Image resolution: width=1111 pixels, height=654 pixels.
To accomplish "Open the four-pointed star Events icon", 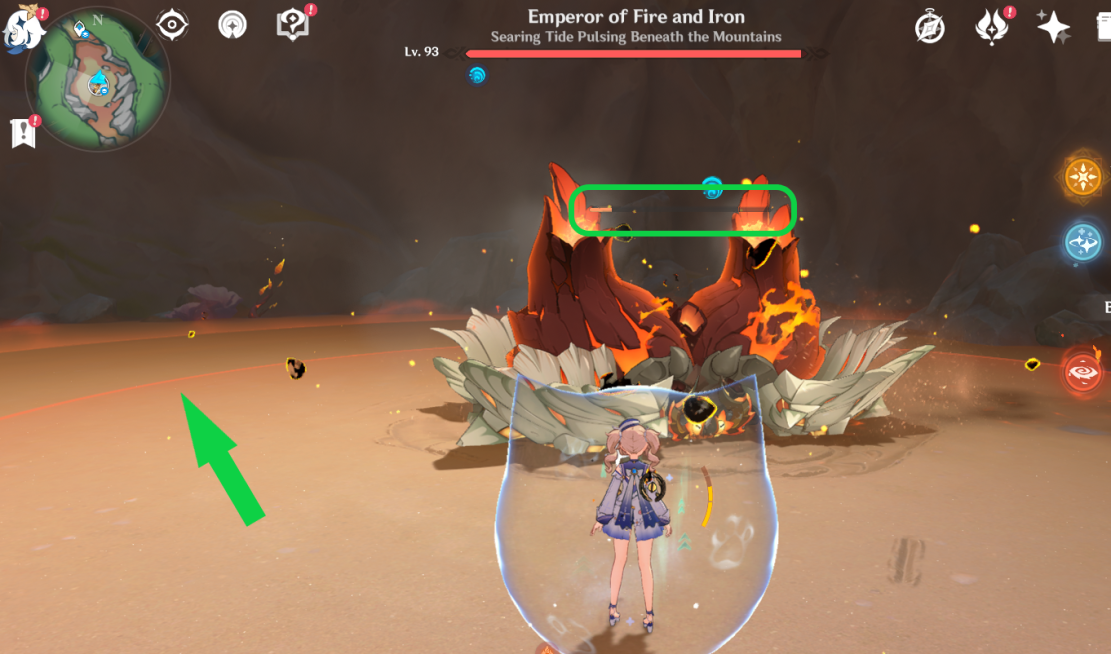I will point(1053,27).
